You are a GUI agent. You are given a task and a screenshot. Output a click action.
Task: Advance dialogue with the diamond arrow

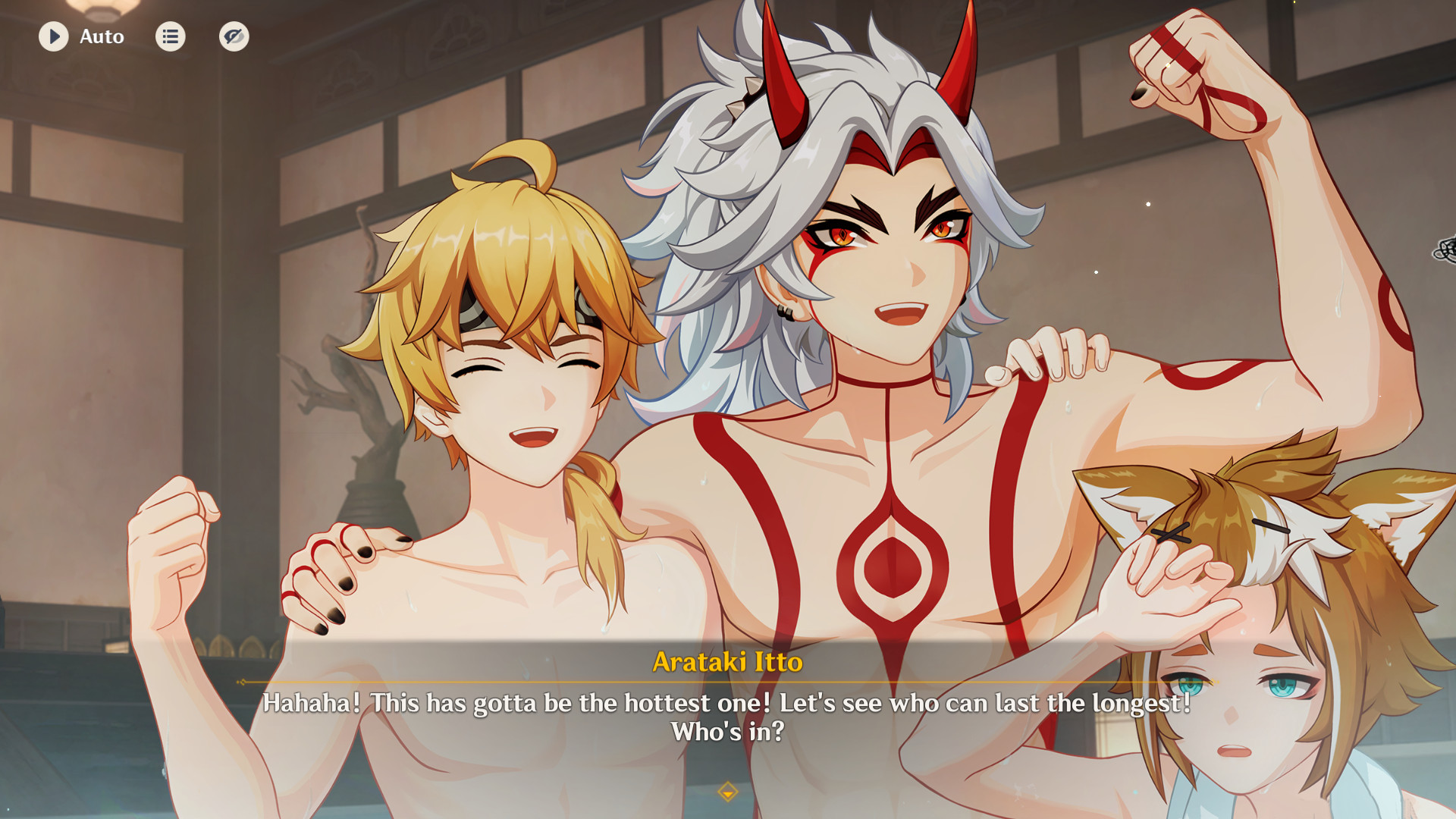pyautogui.click(x=727, y=792)
